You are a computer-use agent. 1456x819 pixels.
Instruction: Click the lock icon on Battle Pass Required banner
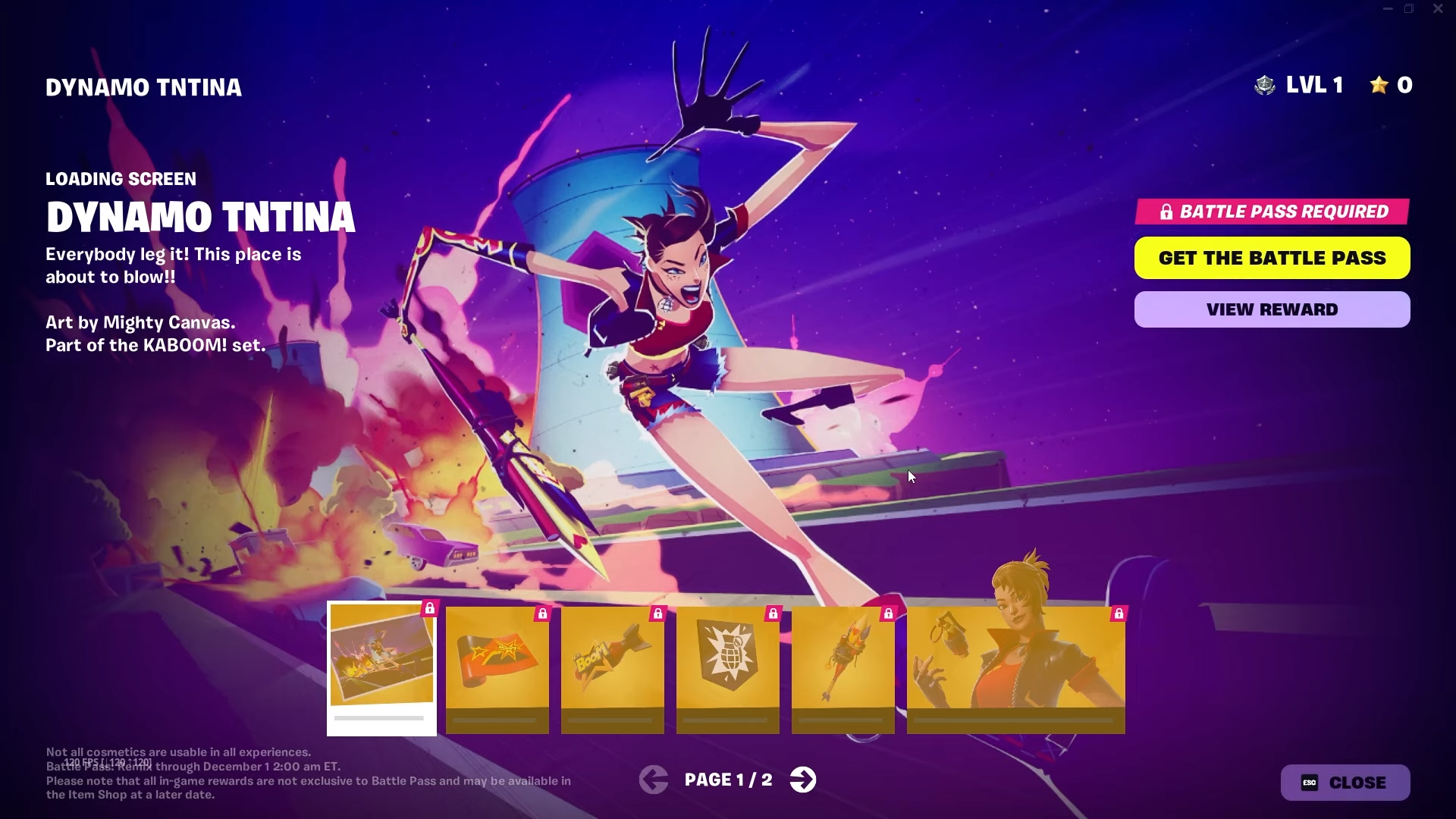pyautogui.click(x=1166, y=212)
